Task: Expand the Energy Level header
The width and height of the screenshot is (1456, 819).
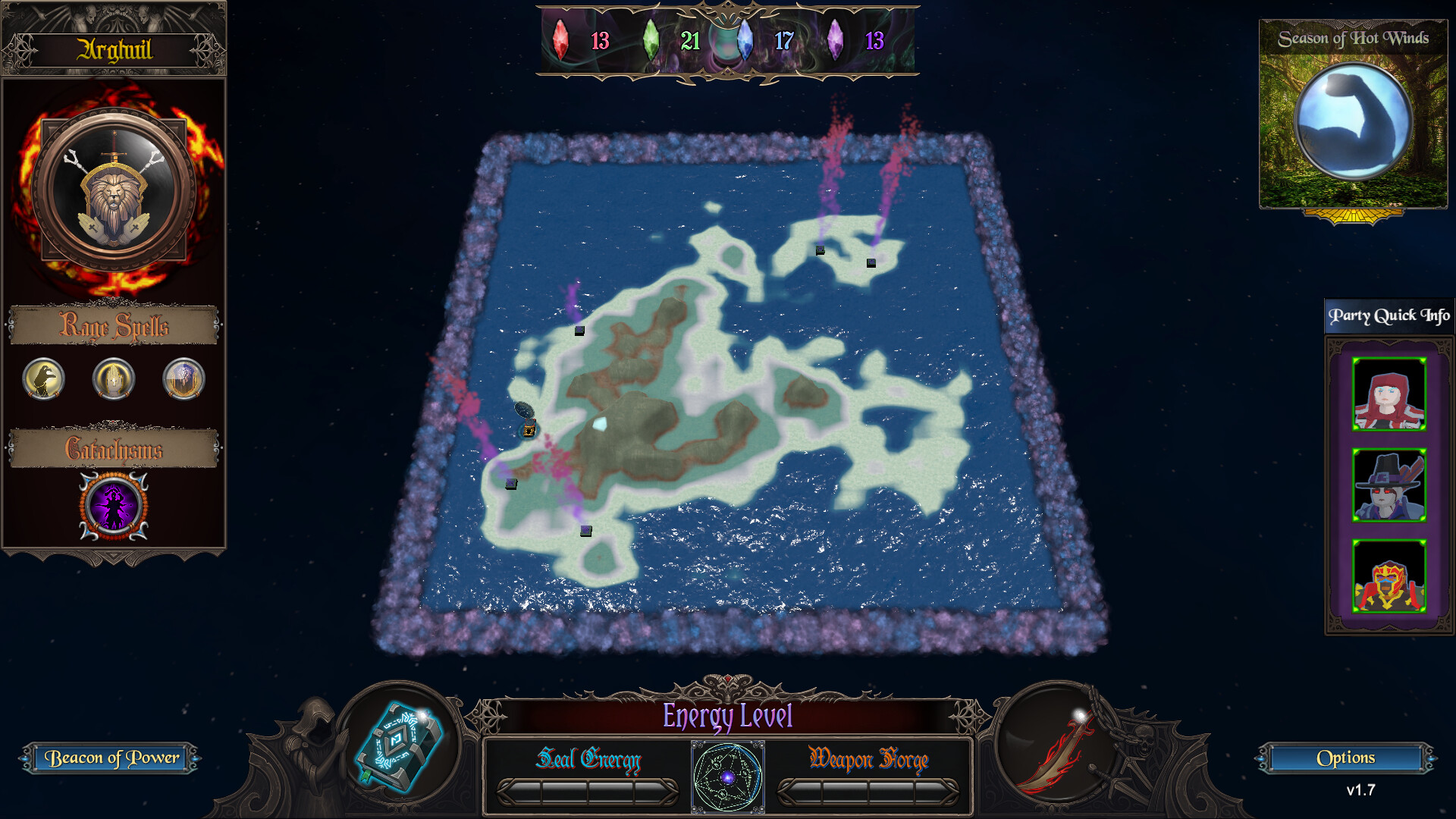Action: coord(726,715)
